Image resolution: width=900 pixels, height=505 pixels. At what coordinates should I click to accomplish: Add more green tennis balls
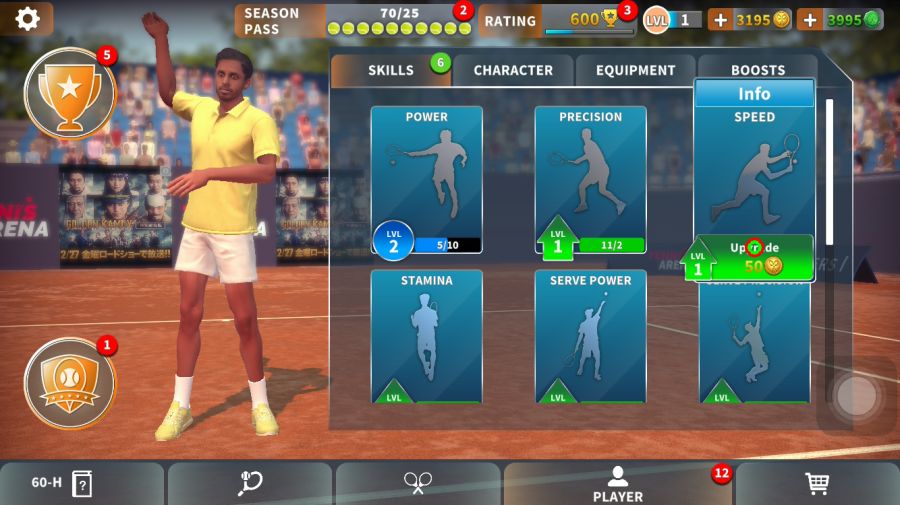(x=809, y=20)
